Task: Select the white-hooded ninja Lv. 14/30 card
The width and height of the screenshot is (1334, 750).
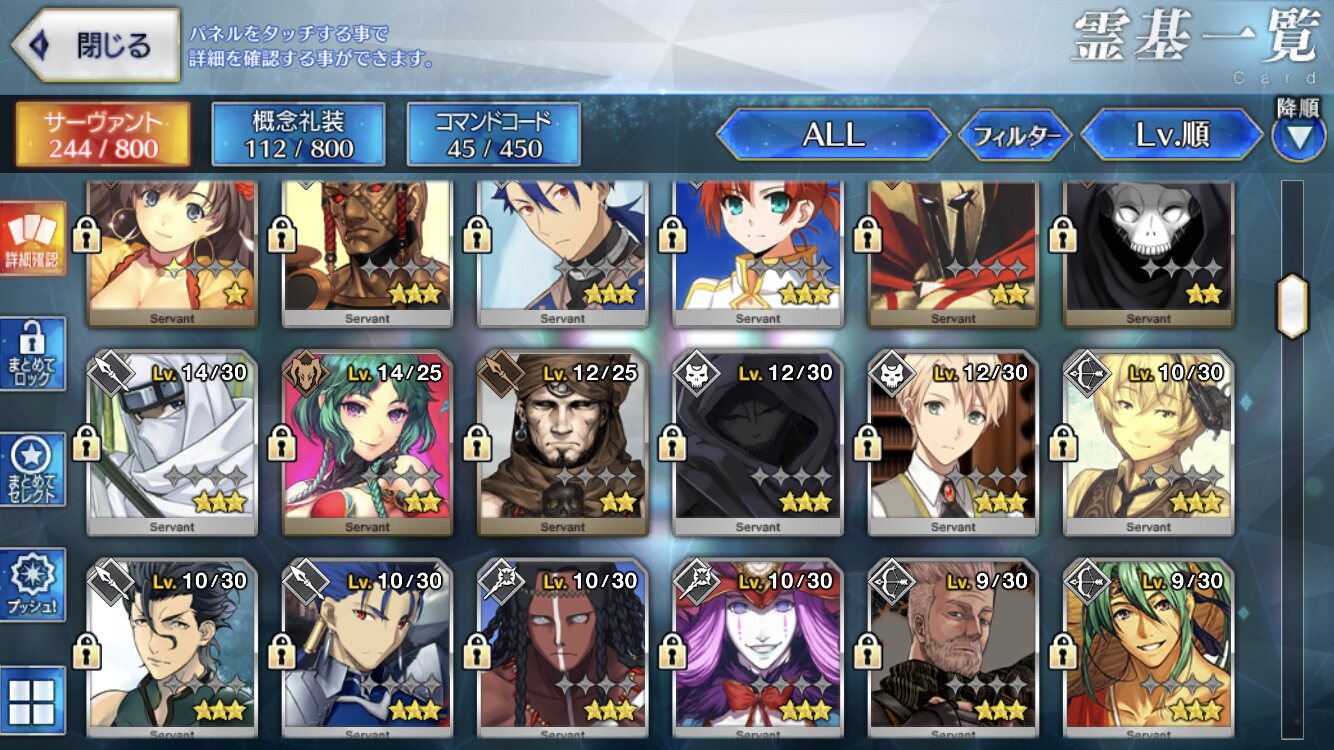Action: (171, 442)
